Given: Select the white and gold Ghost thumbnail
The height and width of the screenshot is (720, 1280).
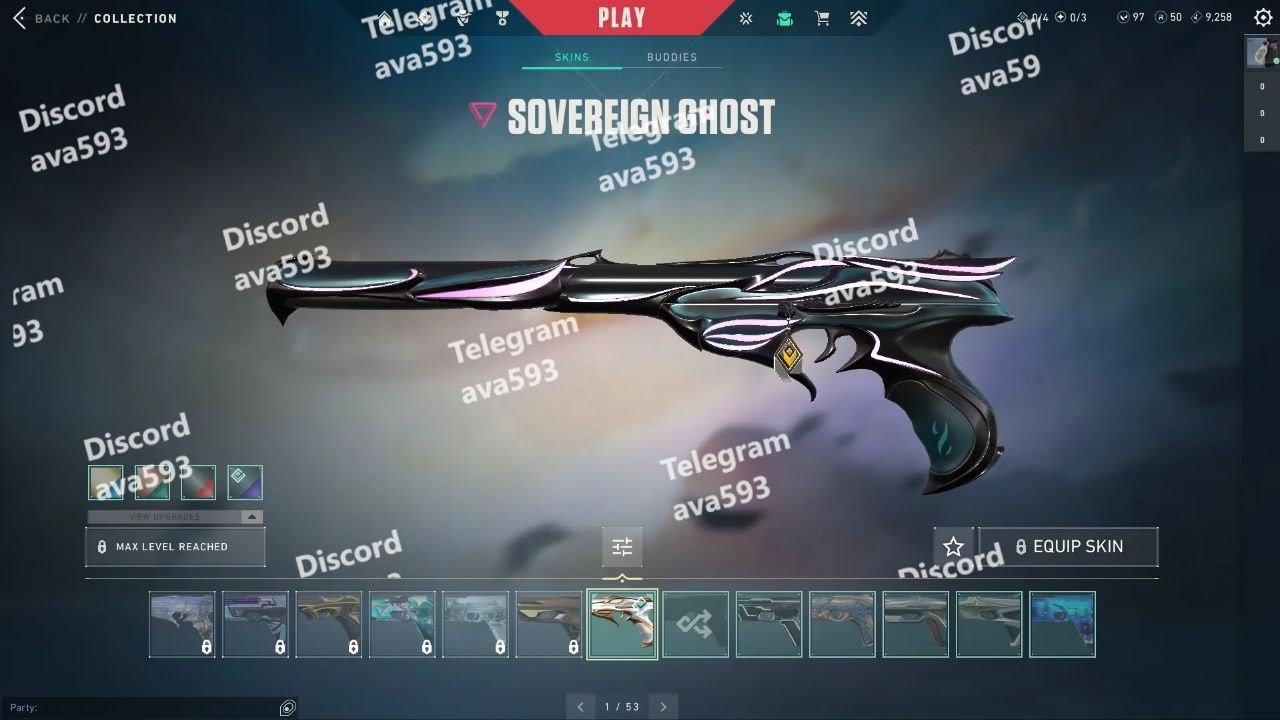Looking at the screenshot, I should point(622,624).
